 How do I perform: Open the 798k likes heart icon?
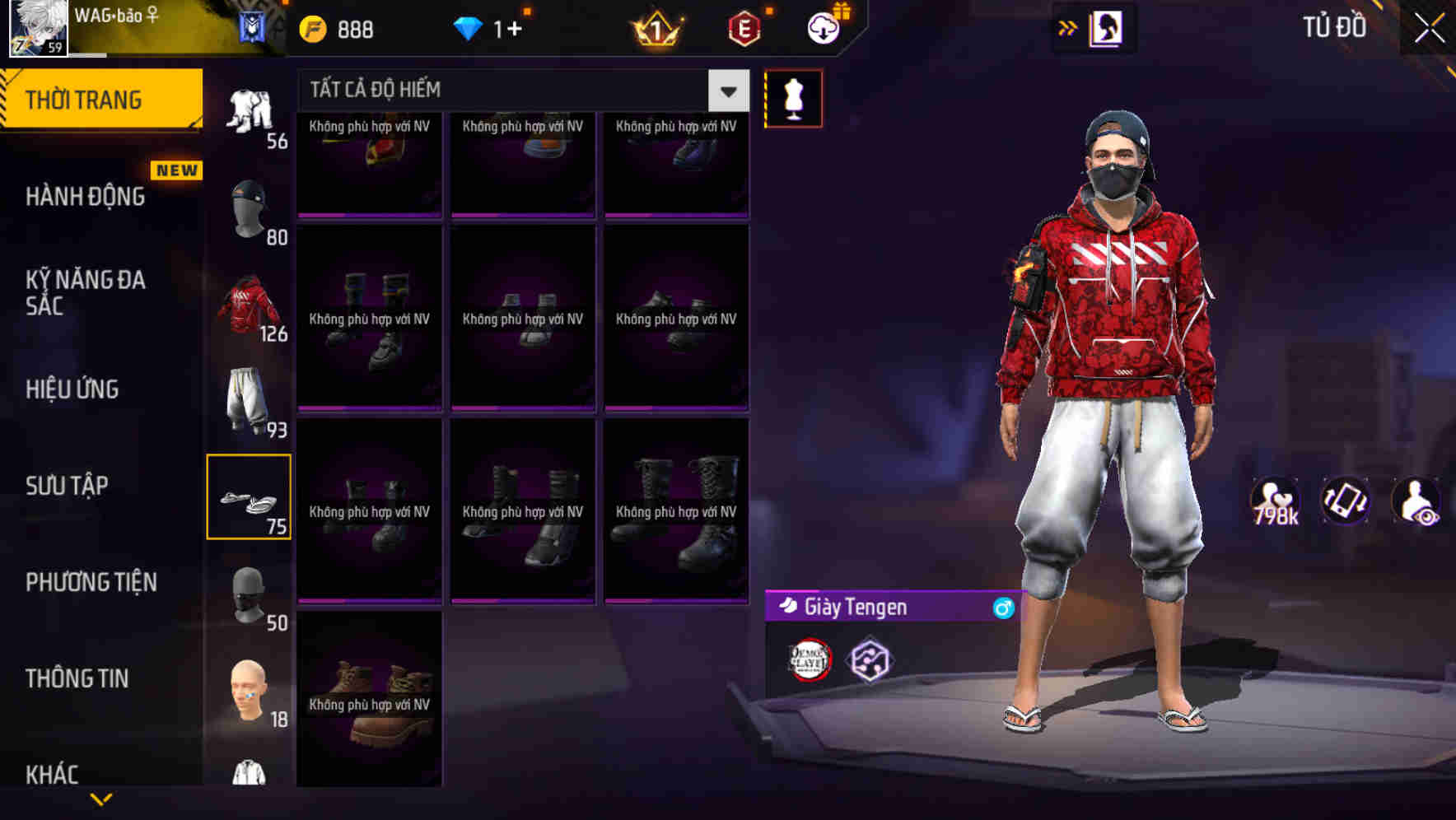point(1276,498)
